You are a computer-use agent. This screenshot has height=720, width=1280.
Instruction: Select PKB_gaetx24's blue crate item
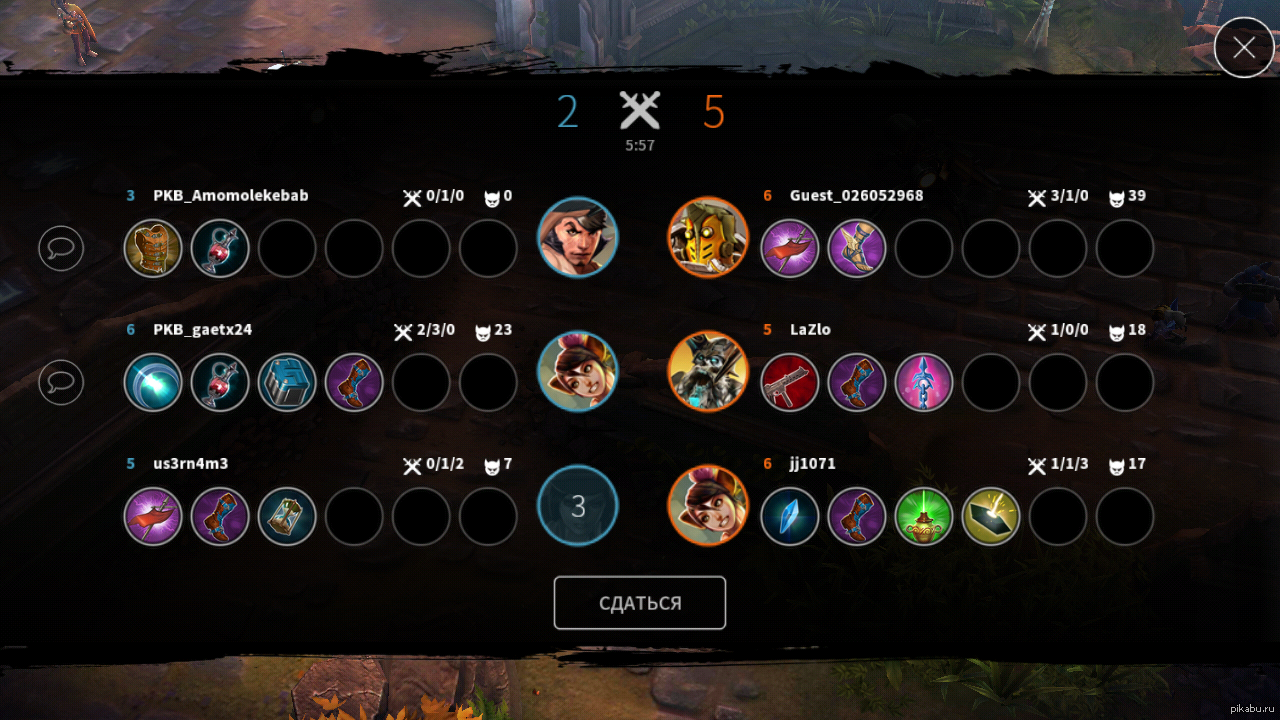287,382
